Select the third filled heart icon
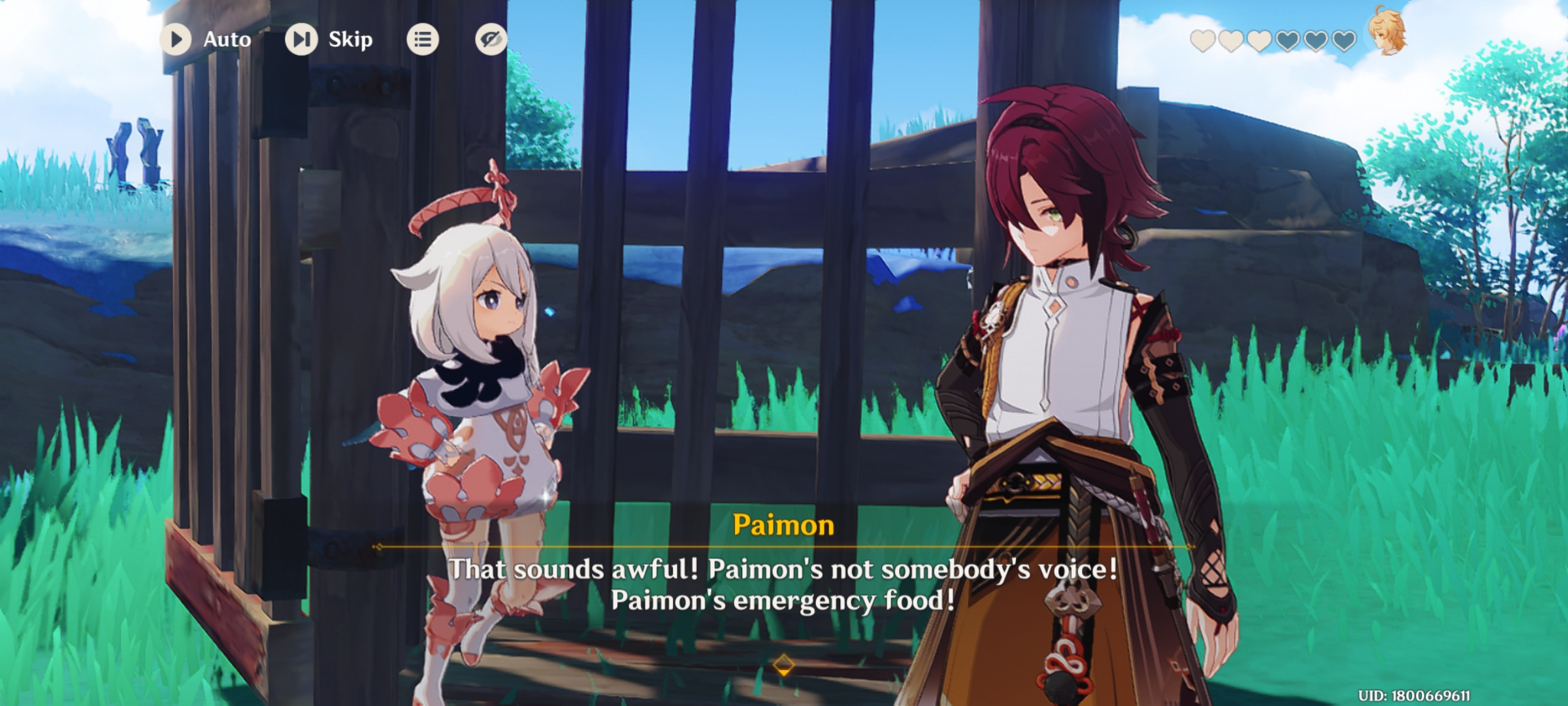The height and width of the screenshot is (706, 1568). tap(1260, 42)
